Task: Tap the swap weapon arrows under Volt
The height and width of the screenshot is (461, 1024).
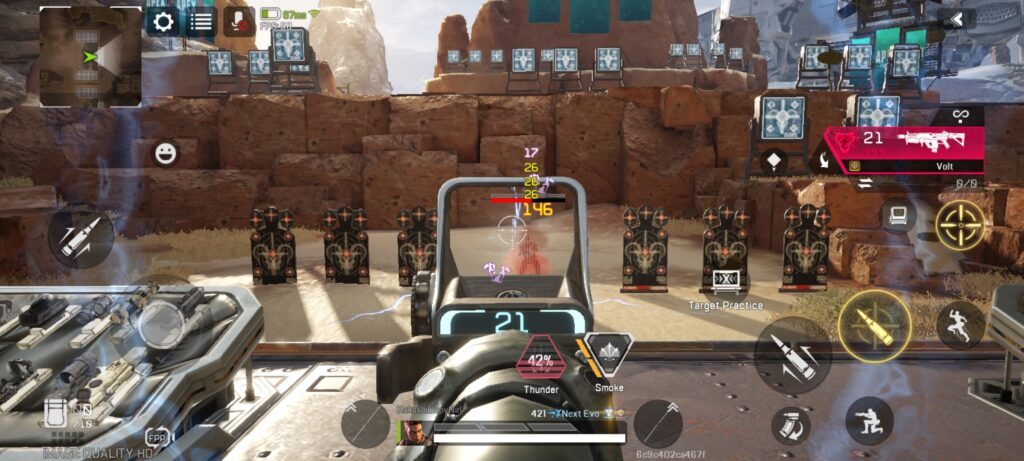Action: click(x=862, y=183)
